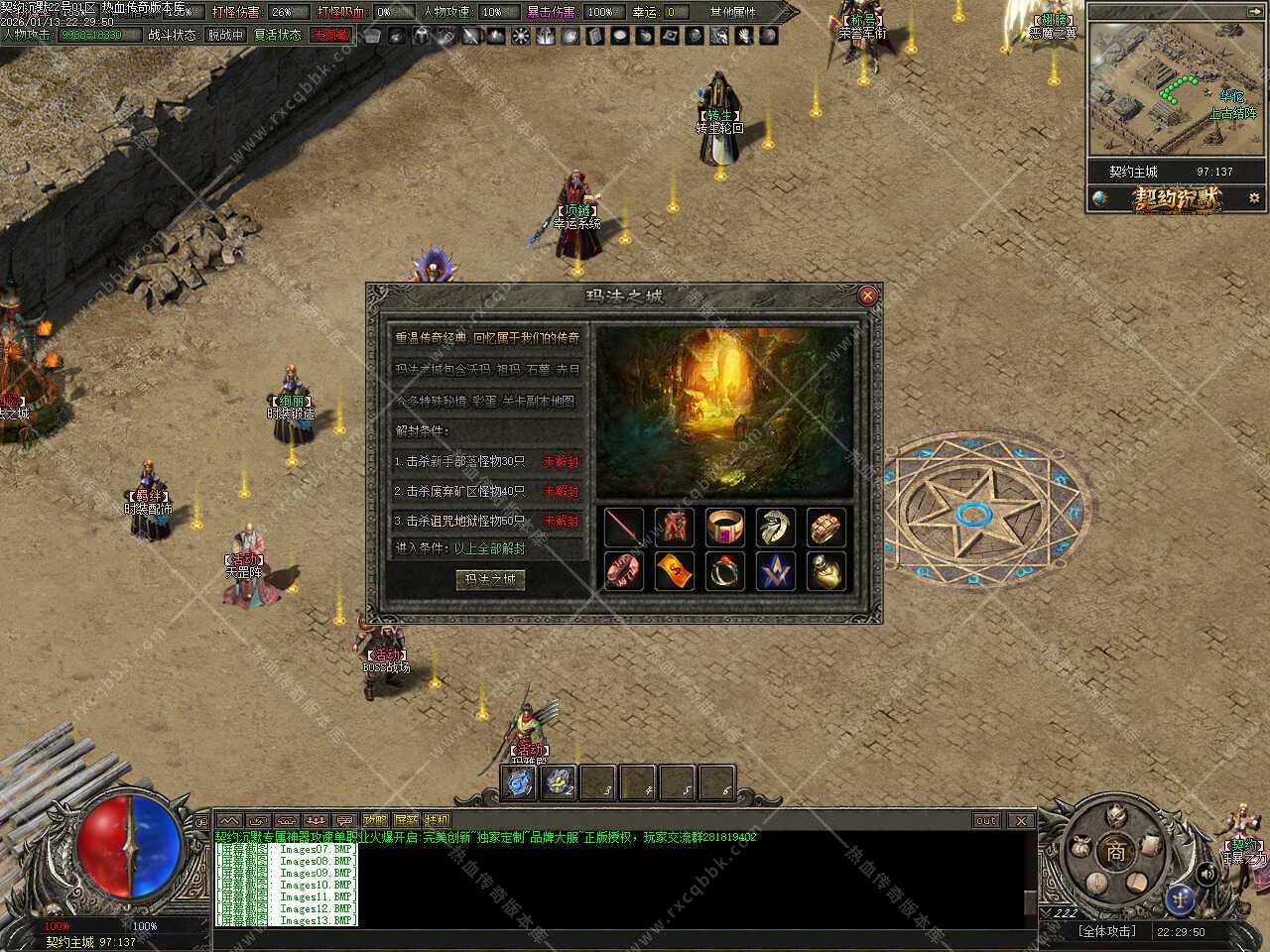Screen dimensions: 1270x952
Task: Select the red sword reward slot
Action: click(624, 528)
